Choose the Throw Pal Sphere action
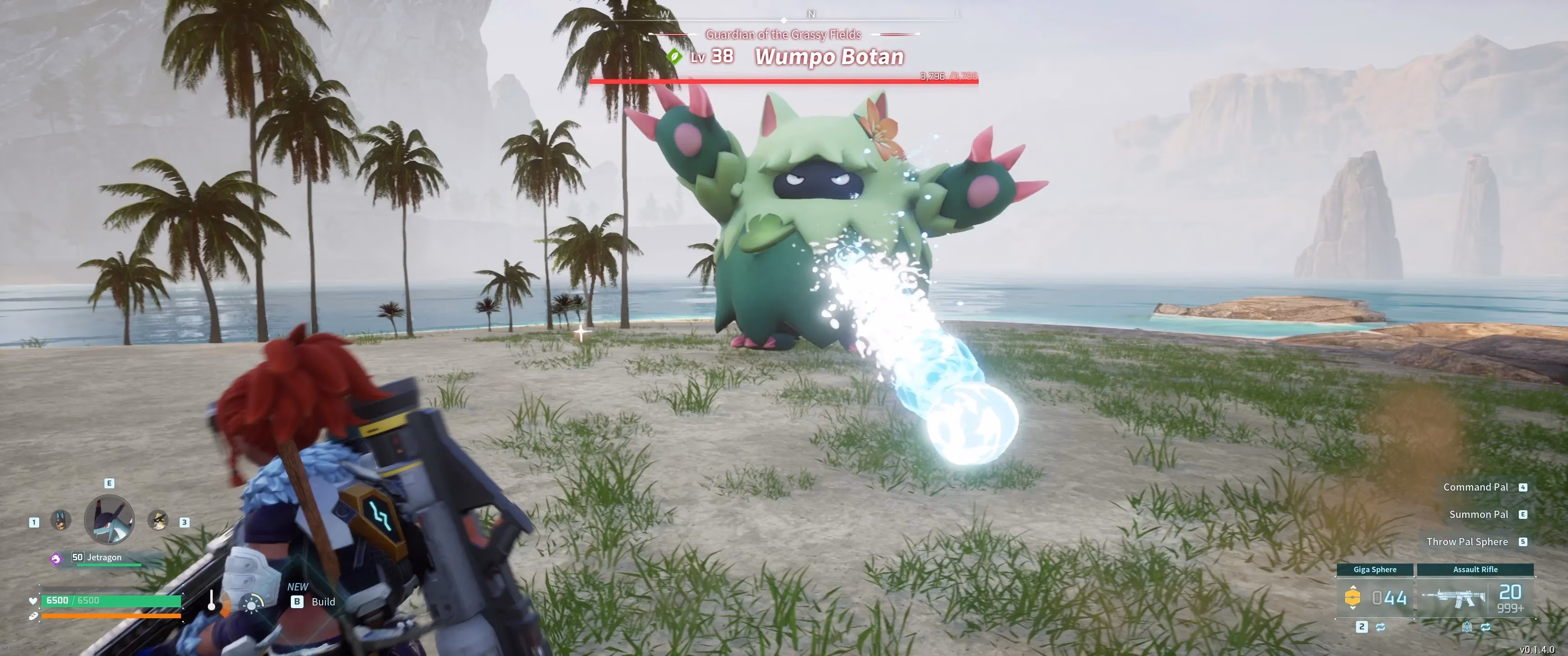The width and height of the screenshot is (1568, 656). point(1467,542)
